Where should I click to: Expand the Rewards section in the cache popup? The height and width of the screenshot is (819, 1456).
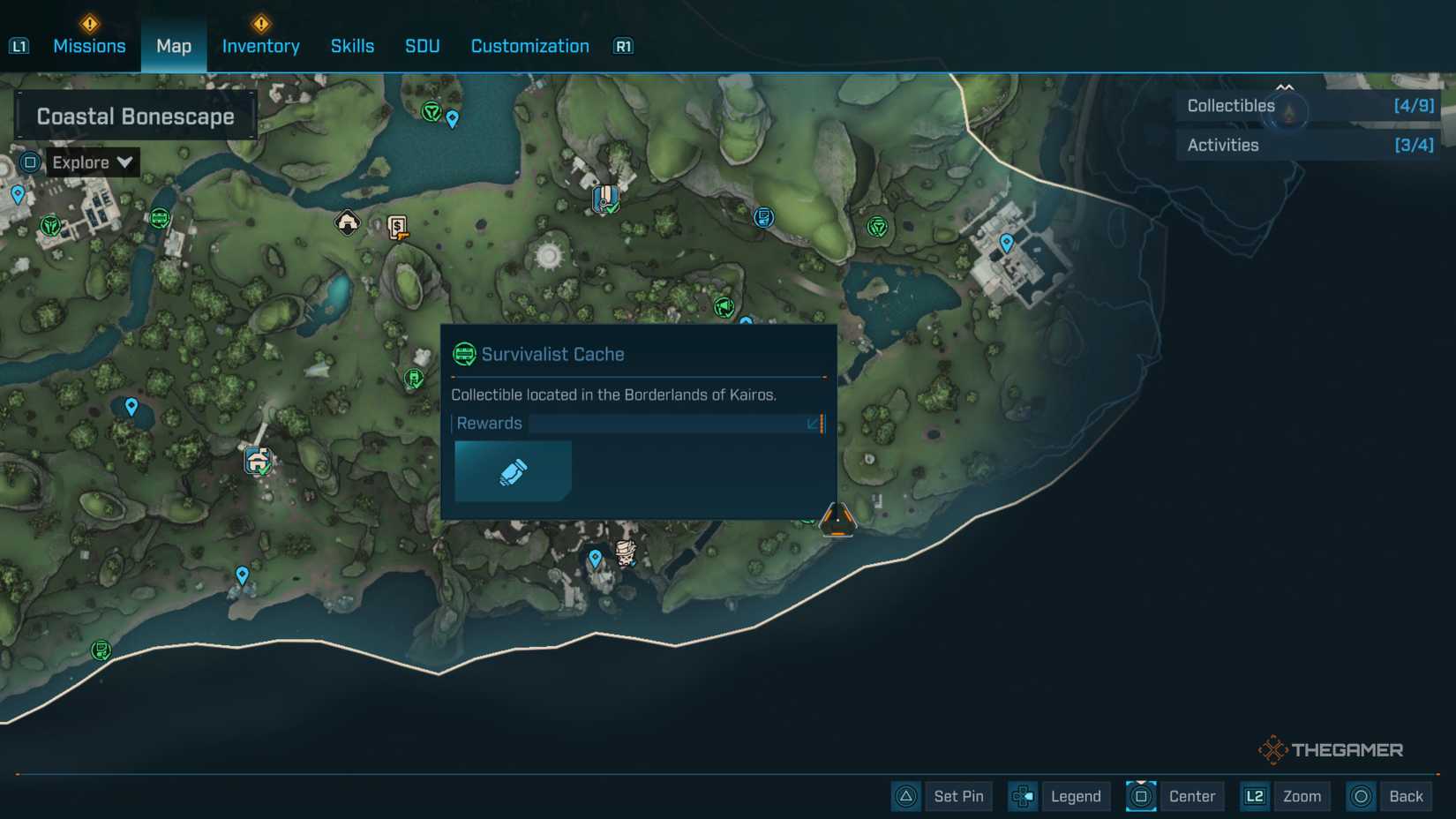tap(811, 424)
